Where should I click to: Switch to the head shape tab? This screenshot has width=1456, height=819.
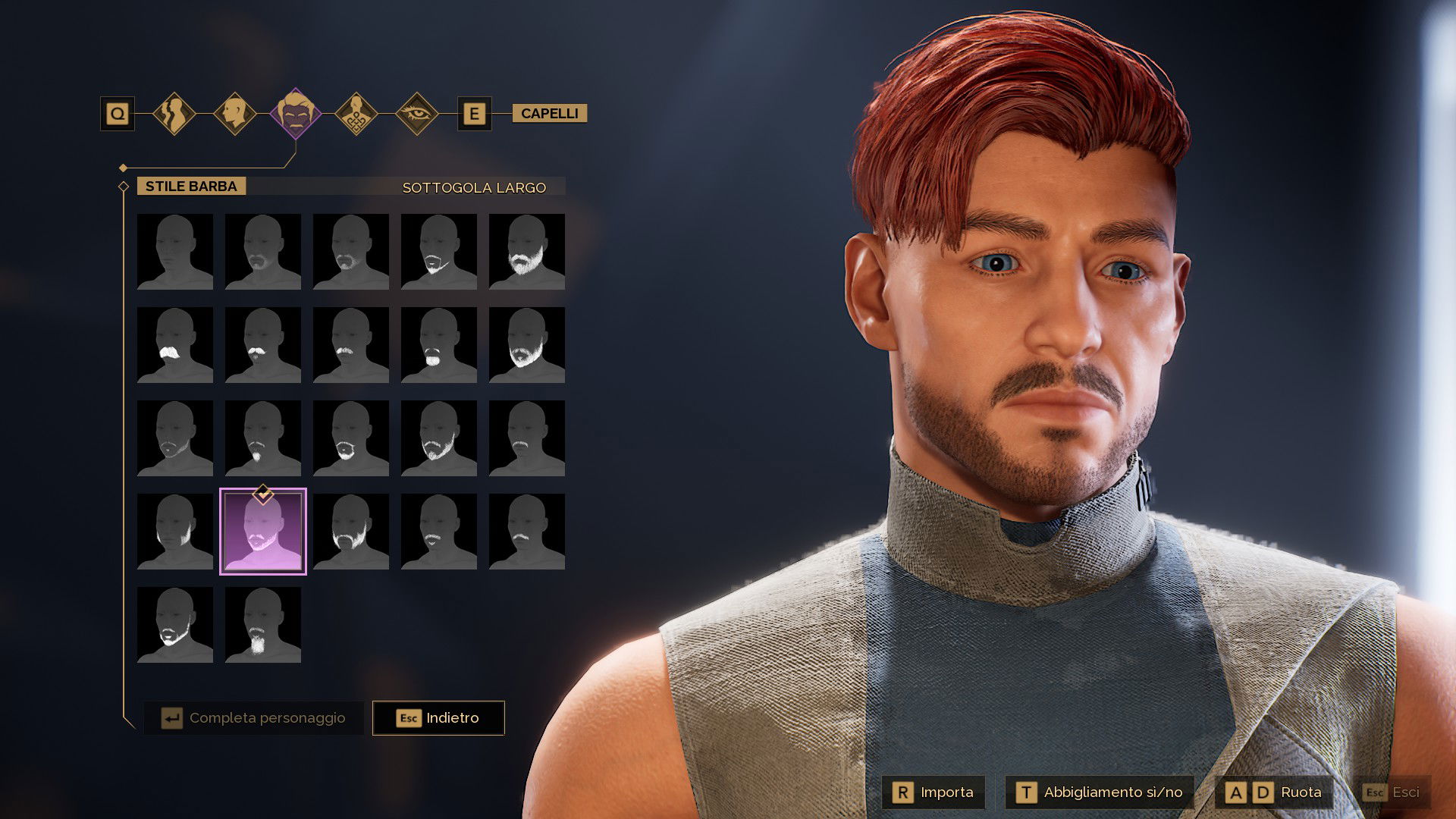[235, 114]
